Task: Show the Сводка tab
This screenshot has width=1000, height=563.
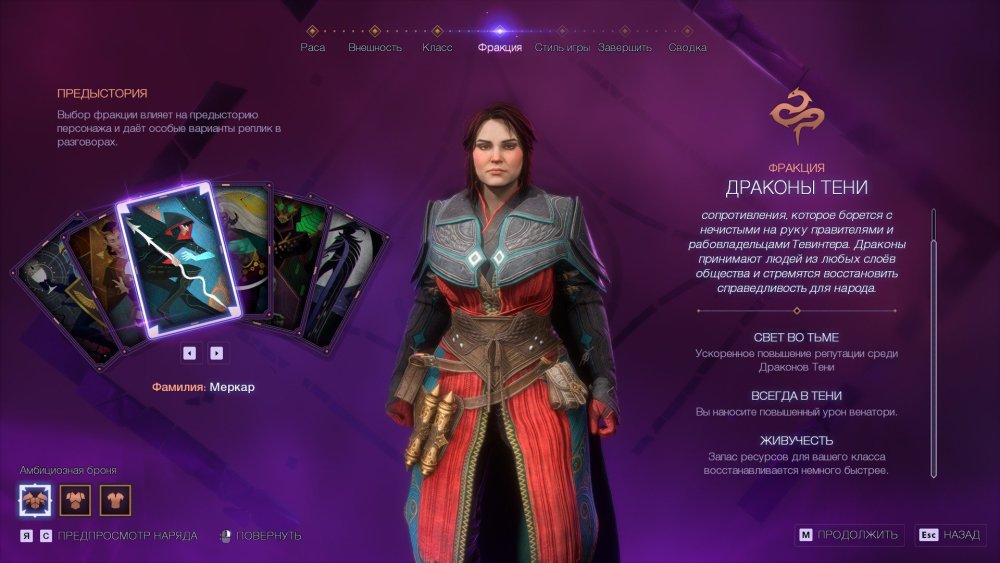Action: [x=687, y=47]
